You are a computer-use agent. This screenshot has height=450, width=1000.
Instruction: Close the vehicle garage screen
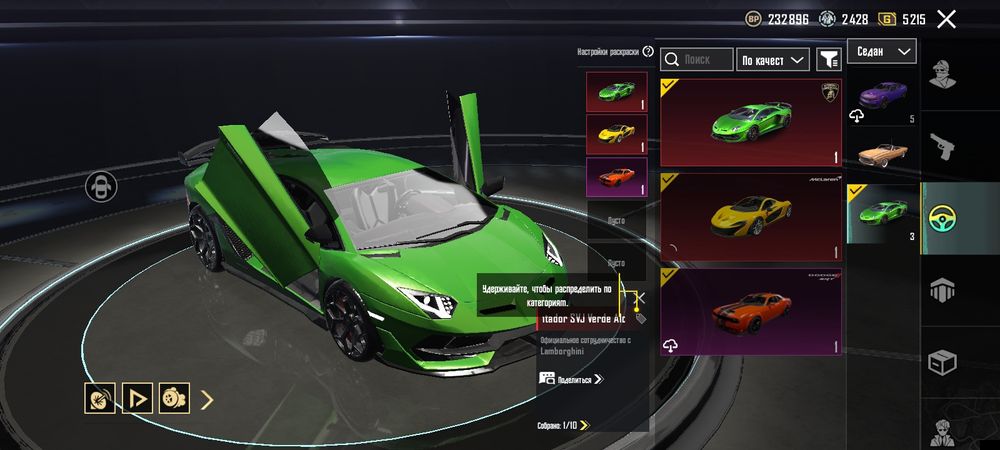(946, 18)
